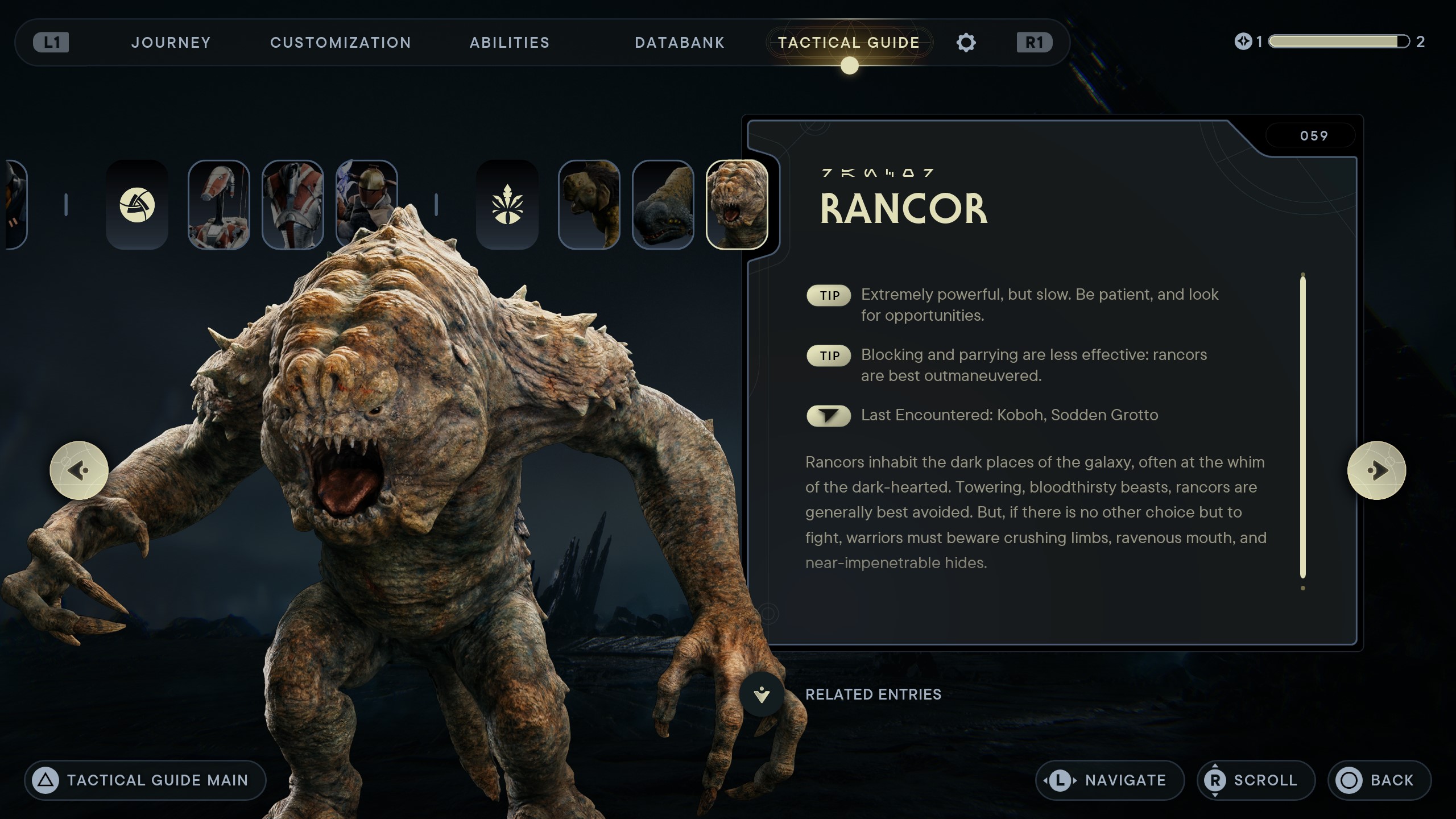Select the astromech droid thumbnail entry

[219, 205]
